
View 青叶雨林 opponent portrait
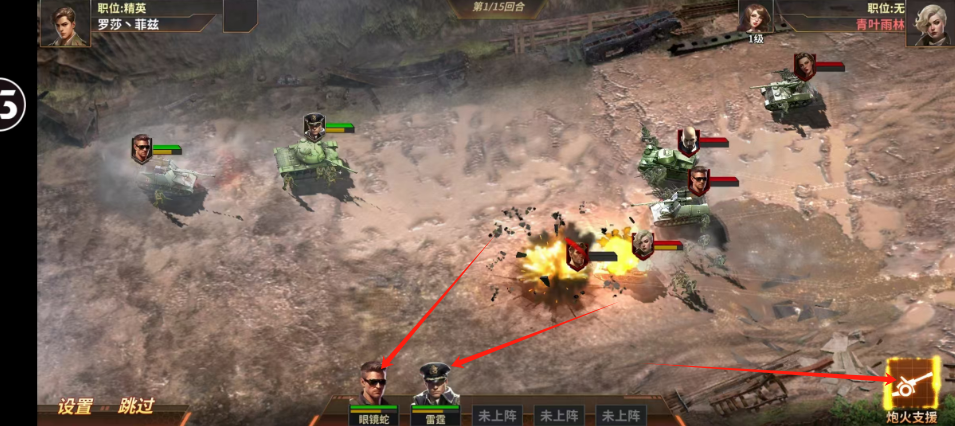(x=929, y=23)
